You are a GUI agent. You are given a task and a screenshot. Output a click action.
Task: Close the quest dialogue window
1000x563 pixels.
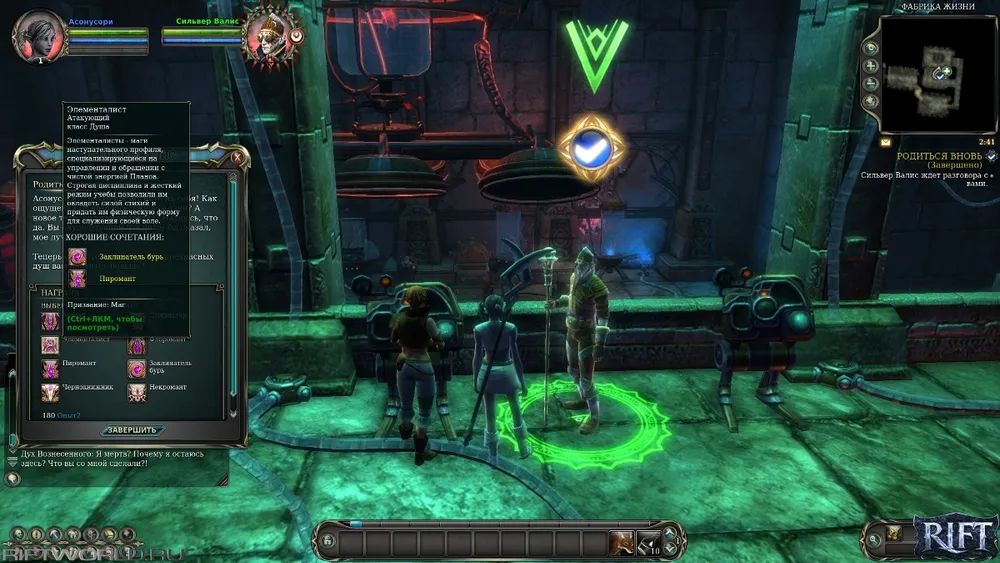click(x=237, y=157)
